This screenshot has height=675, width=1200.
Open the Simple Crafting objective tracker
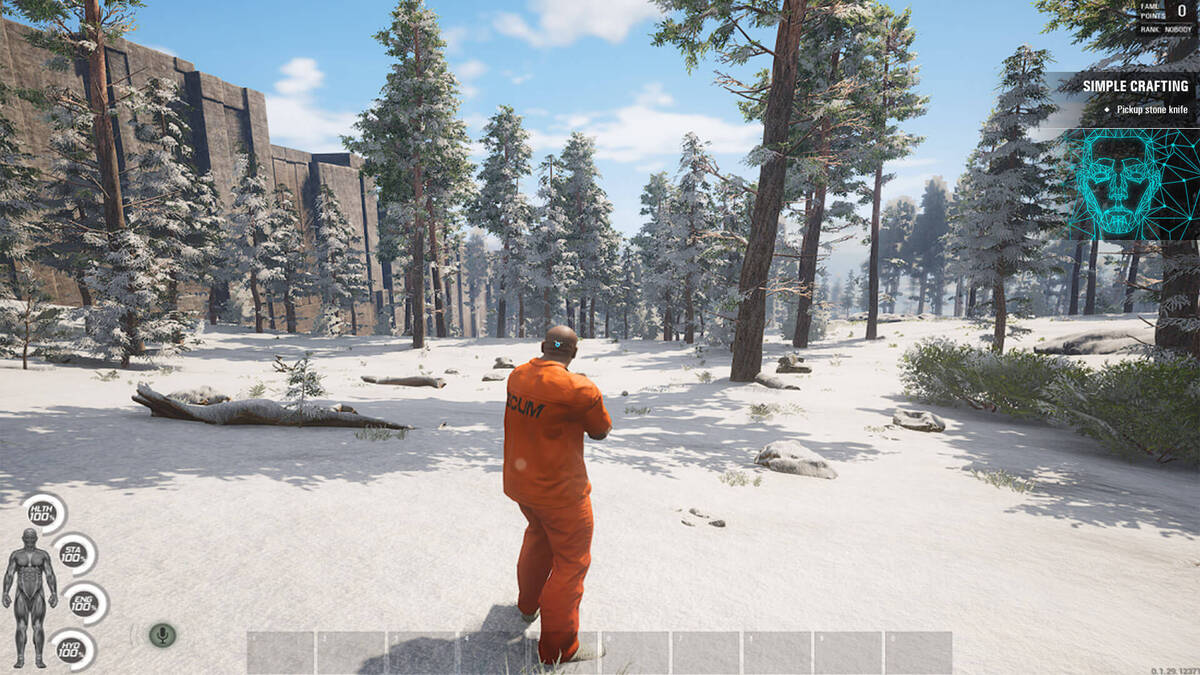[x=1135, y=87]
